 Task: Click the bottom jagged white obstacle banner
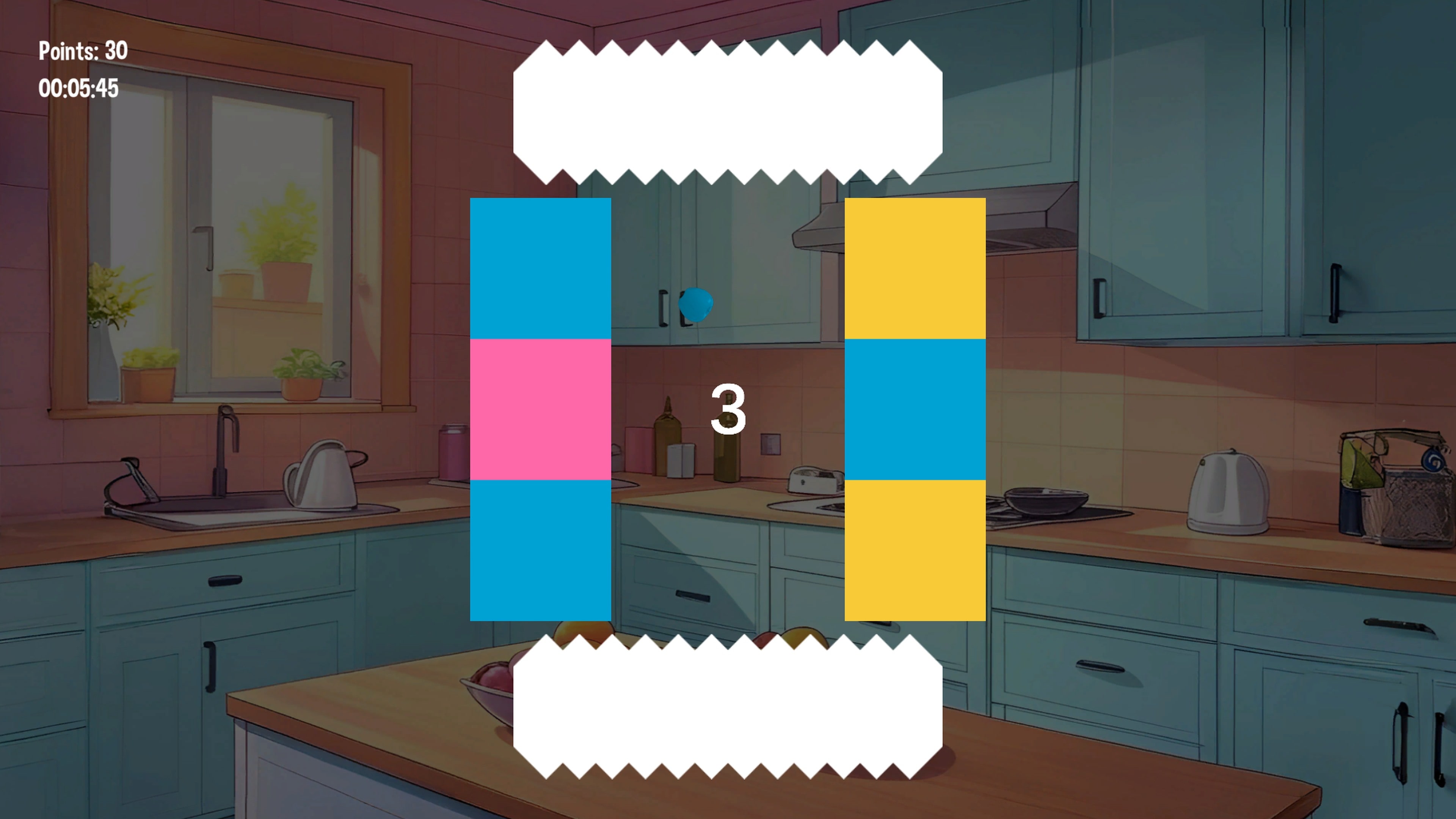click(x=729, y=701)
